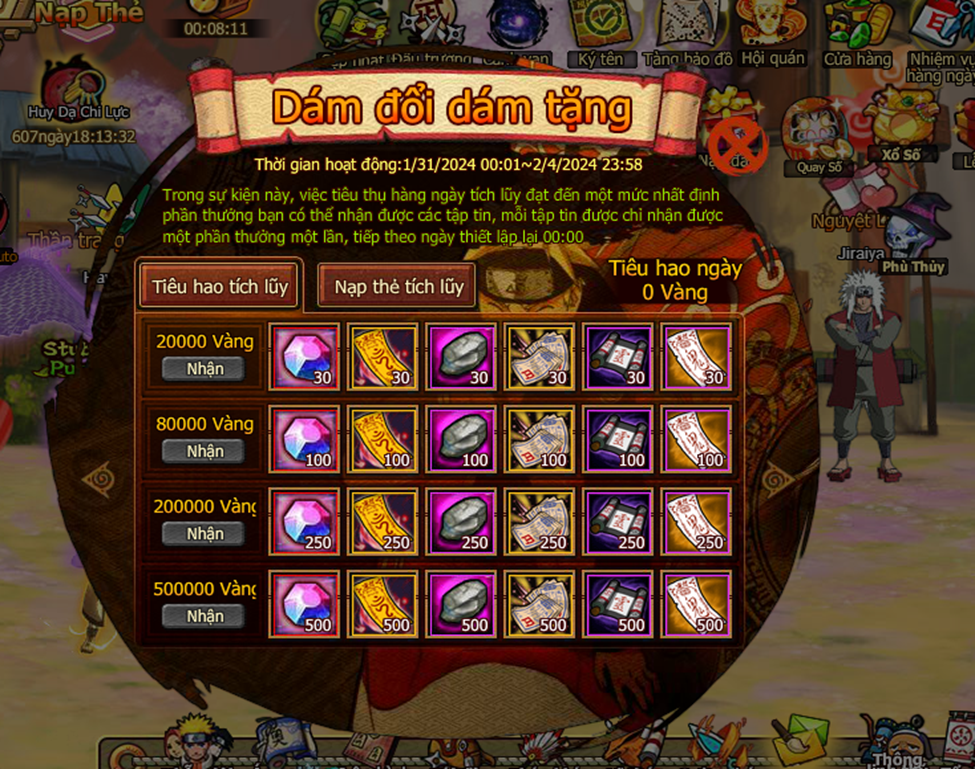Screen dimensions: 975x769
Task: Select the 30x pink gem reward item
Action: pos(304,357)
